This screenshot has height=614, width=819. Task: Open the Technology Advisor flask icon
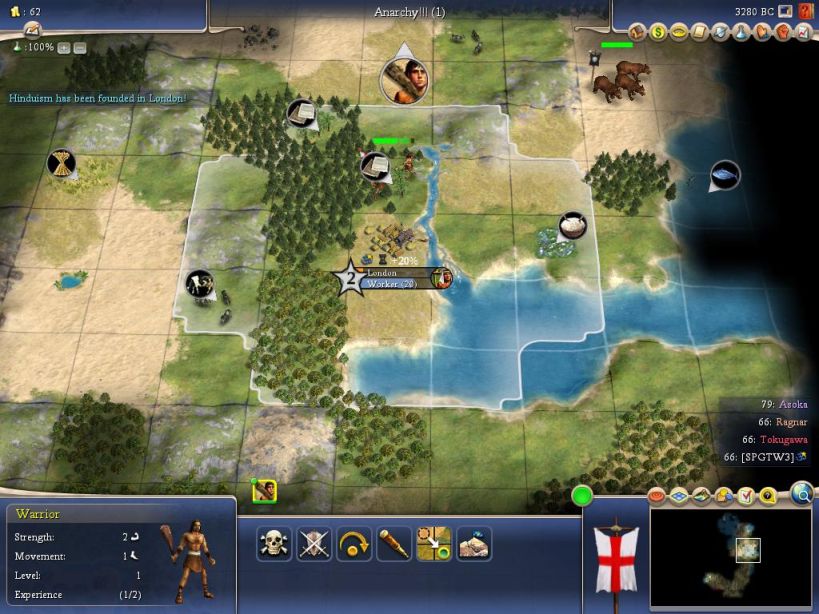pos(741,32)
